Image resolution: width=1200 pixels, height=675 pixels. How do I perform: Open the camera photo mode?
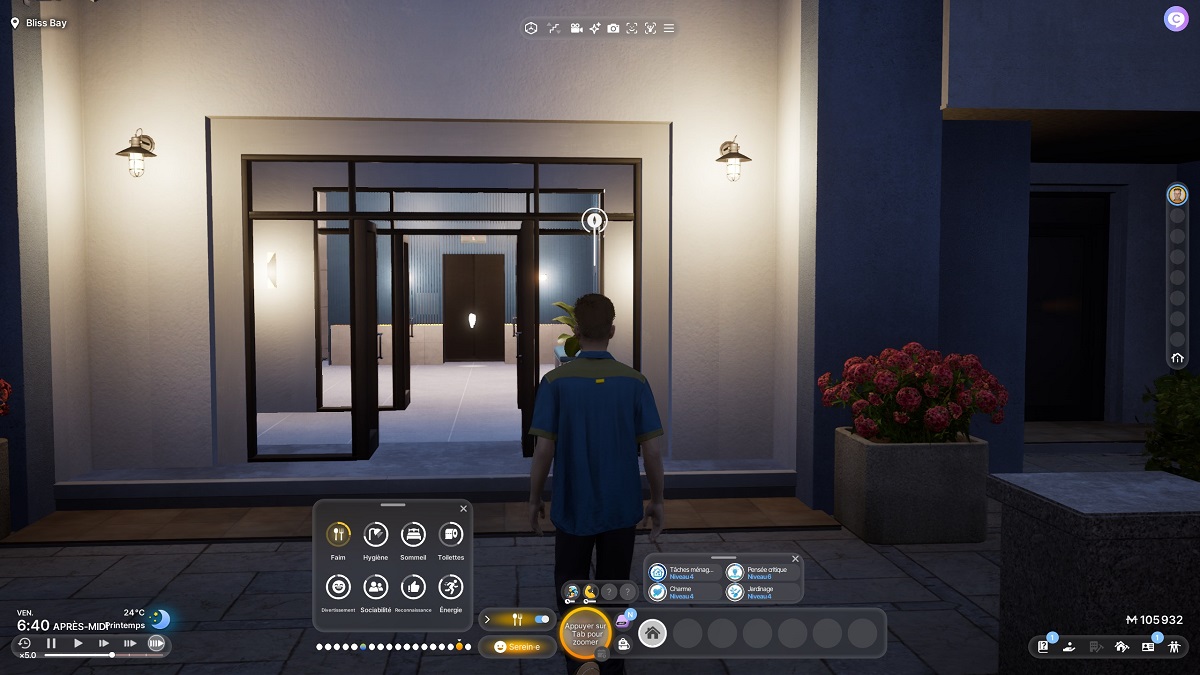(x=613, y=28)
